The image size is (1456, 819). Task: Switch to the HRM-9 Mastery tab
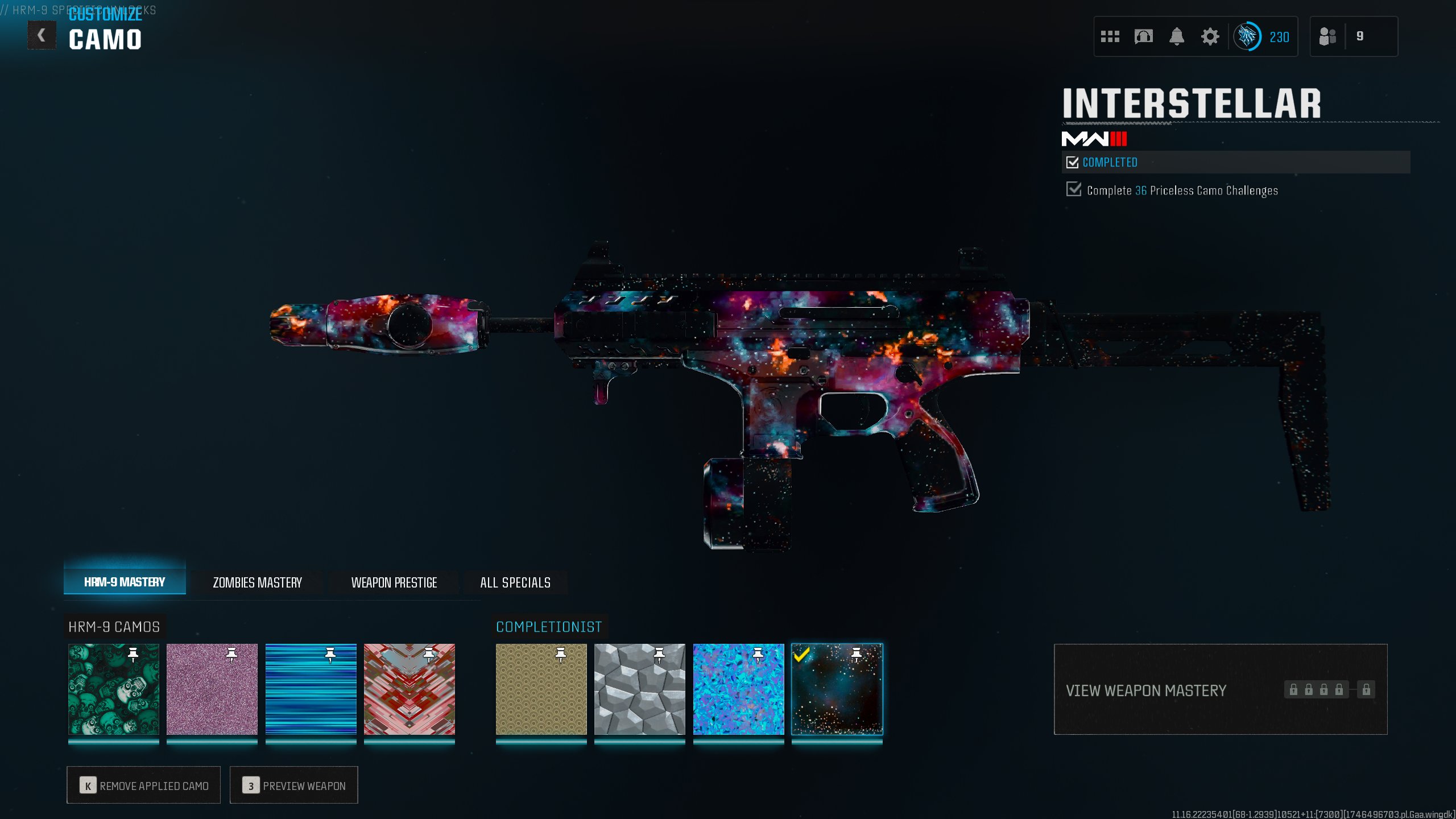[x=125, y=582]
